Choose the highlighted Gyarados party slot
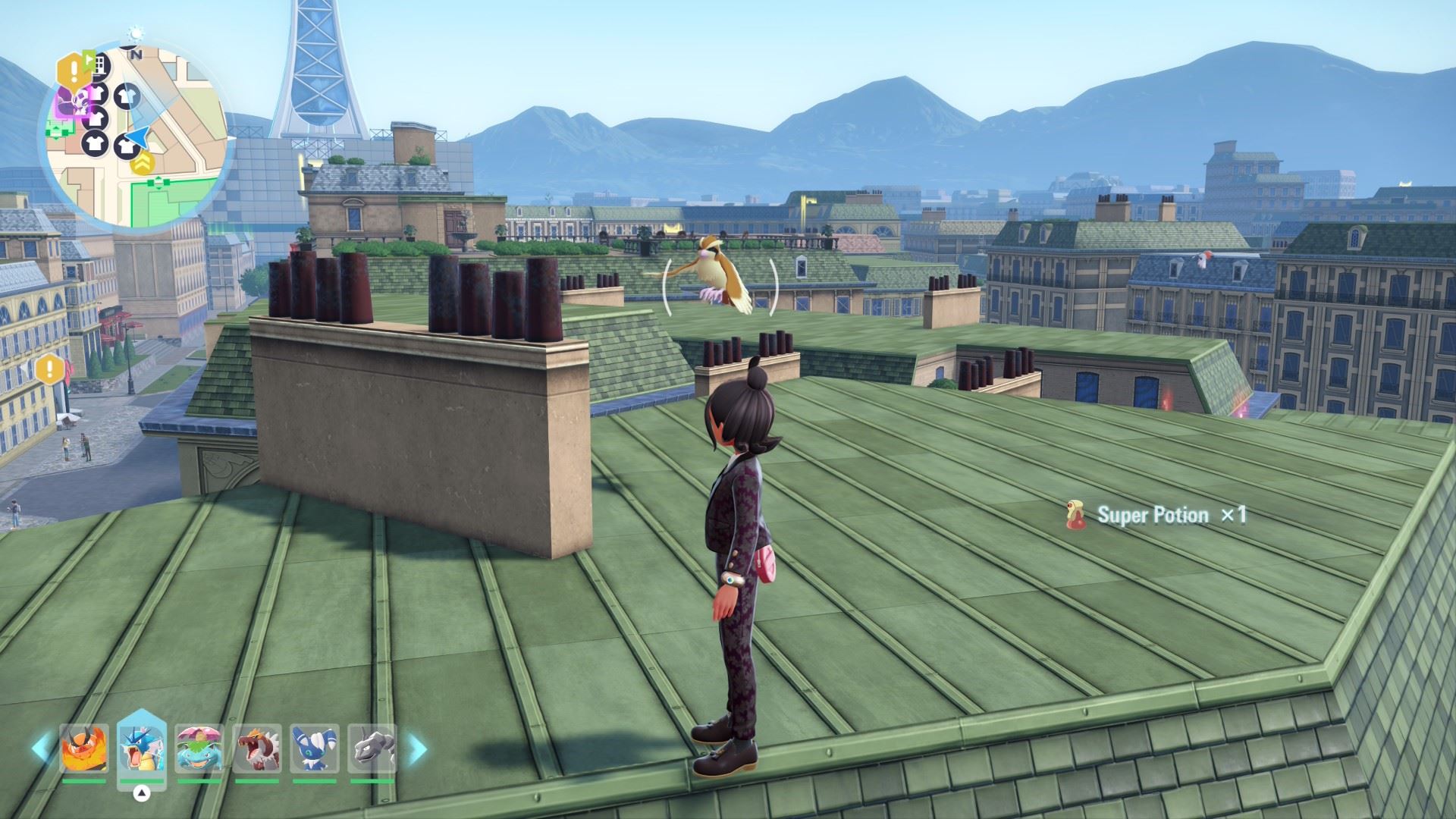This screenshot has width=1456, height=819. pyautogui.click(x=142, y=748)
